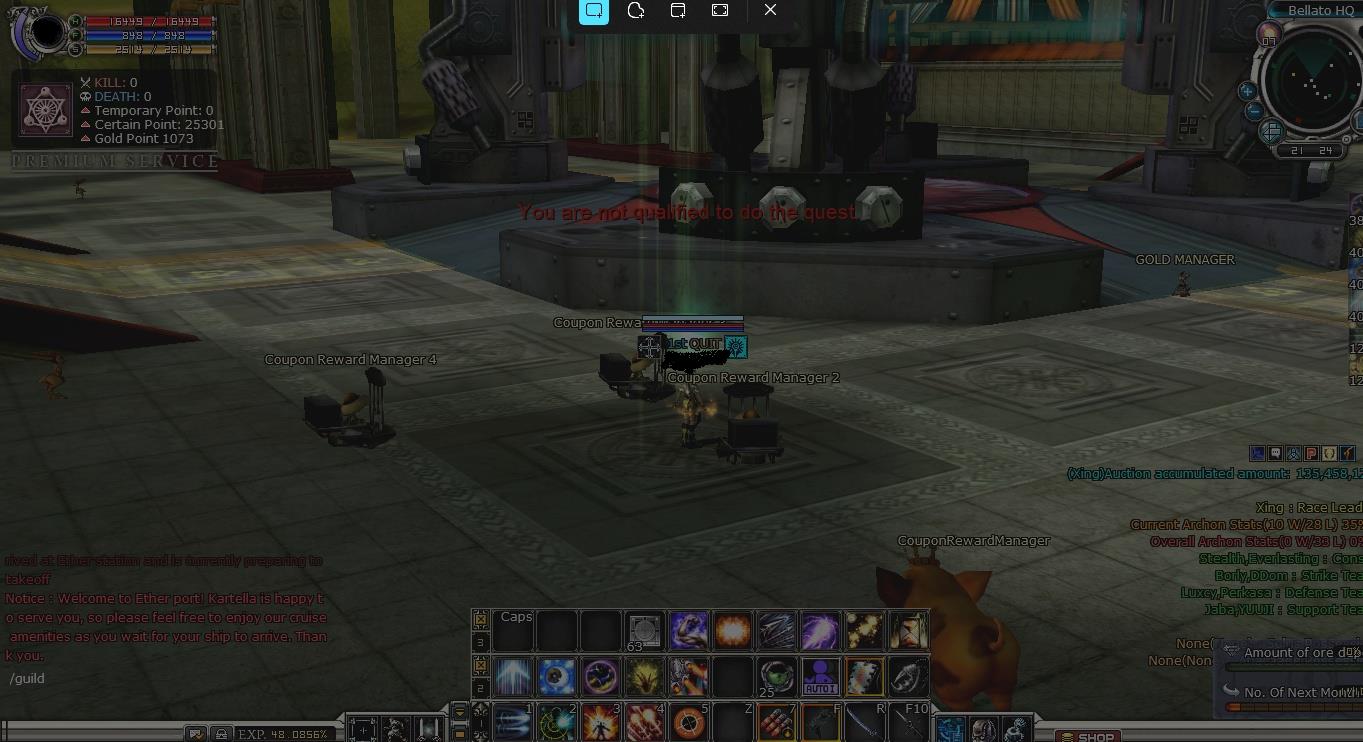Activate the hourglass skill icon
1363x742 pixels.
908,631
